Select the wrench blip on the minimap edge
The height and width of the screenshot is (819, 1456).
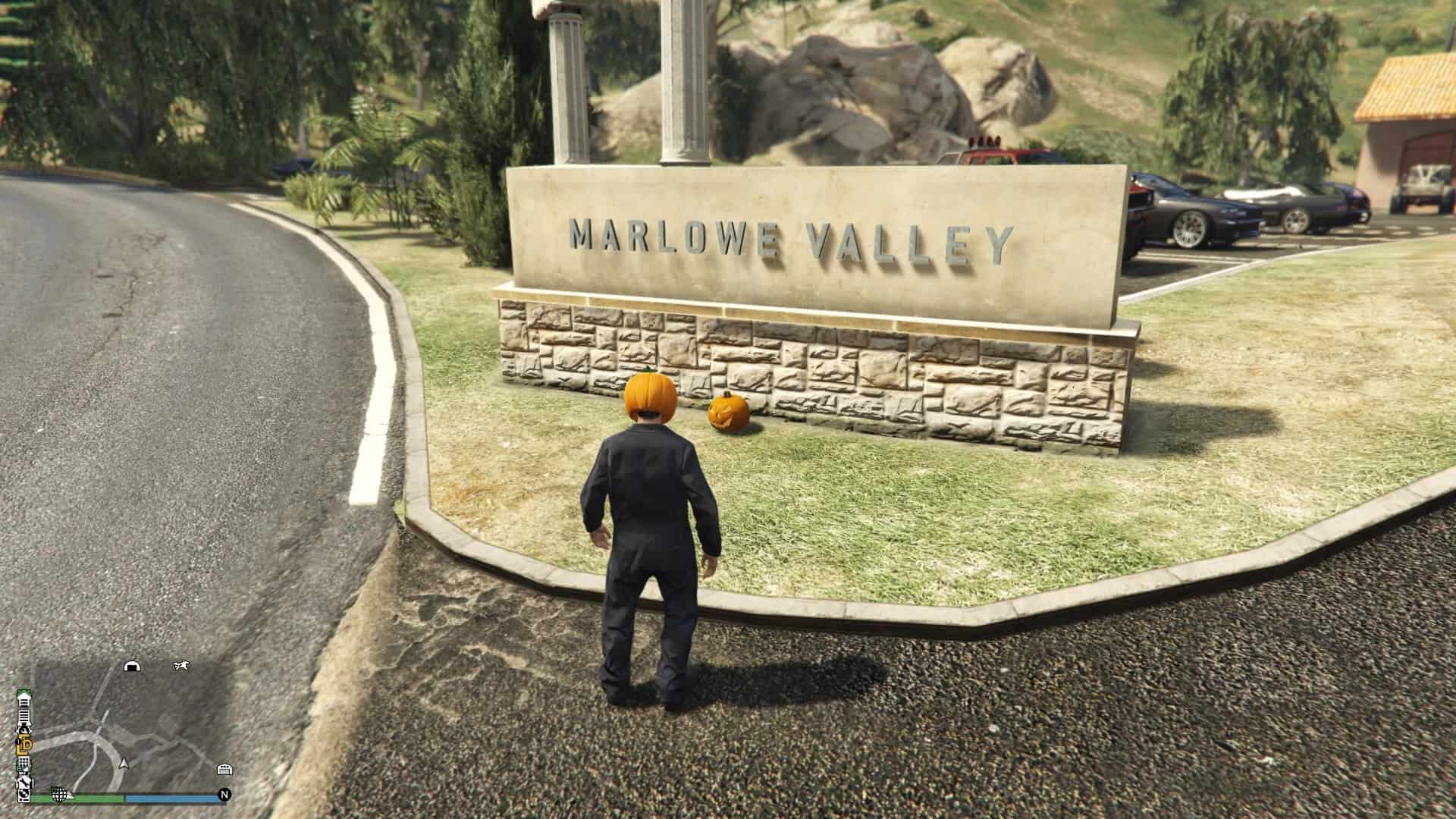pos(26,780)
